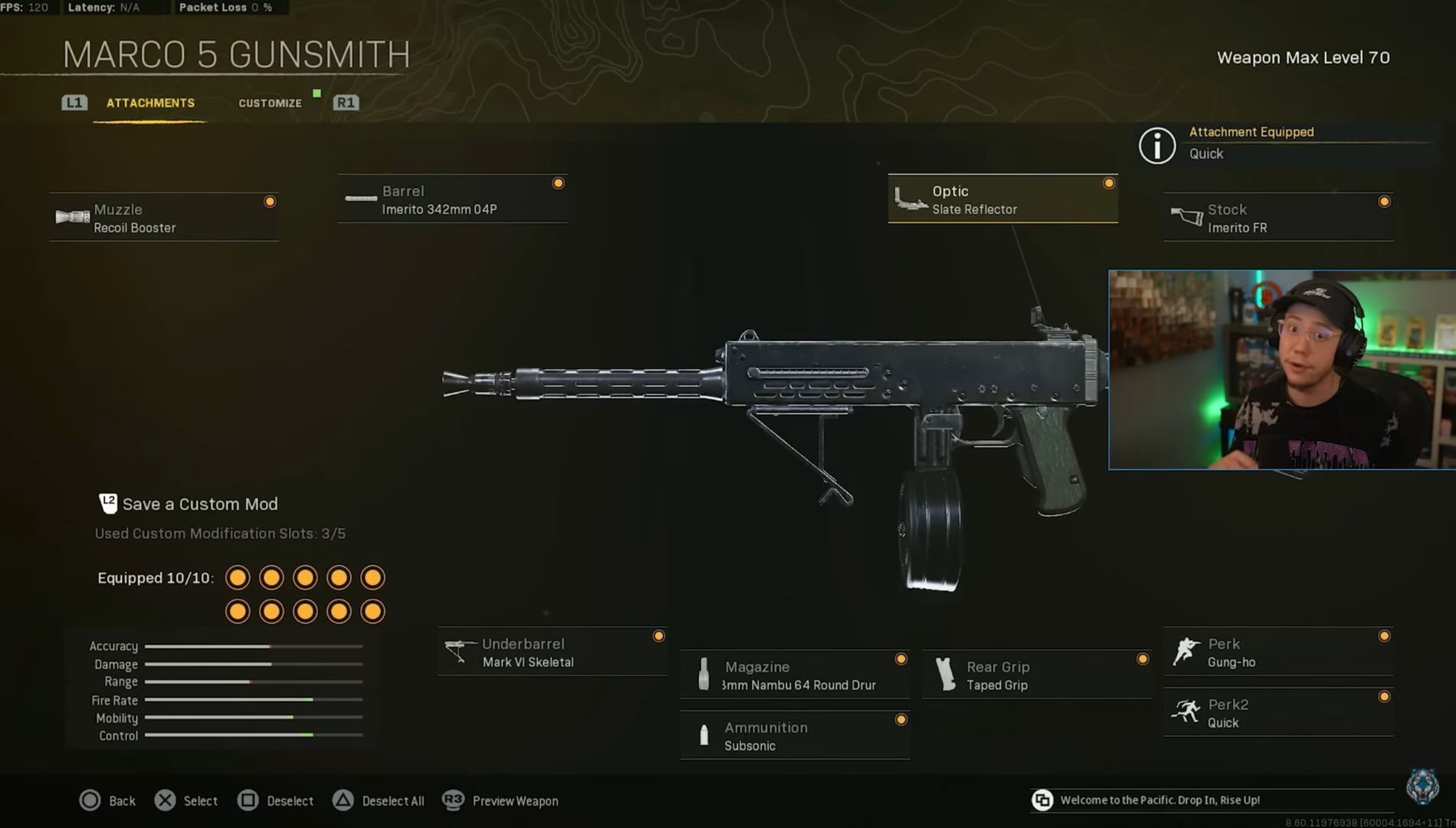
Task: Go Back from the gunsmith
Action: click(108, 801)
